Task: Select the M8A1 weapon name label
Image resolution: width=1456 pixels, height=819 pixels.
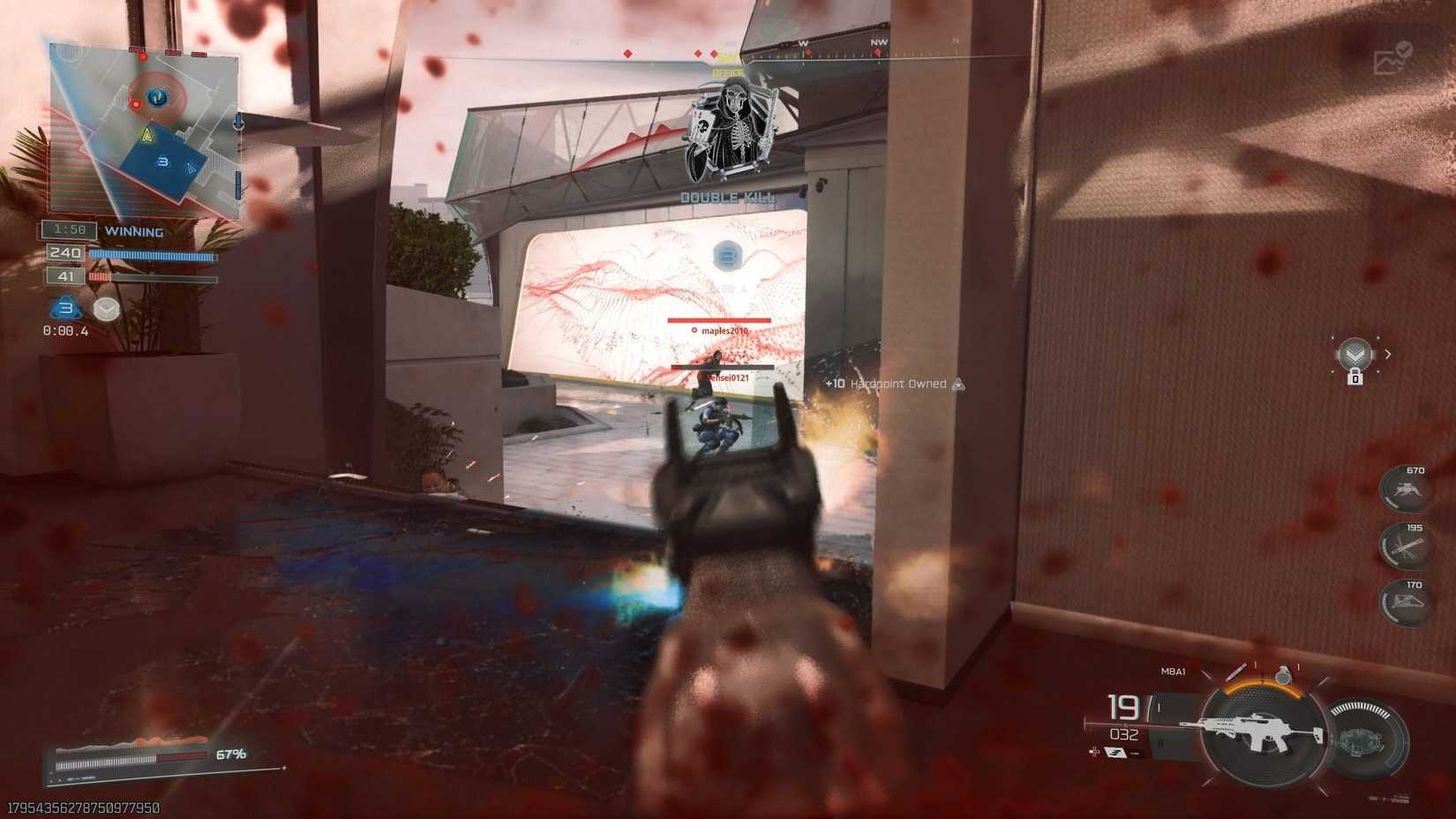Action: 1172,672
